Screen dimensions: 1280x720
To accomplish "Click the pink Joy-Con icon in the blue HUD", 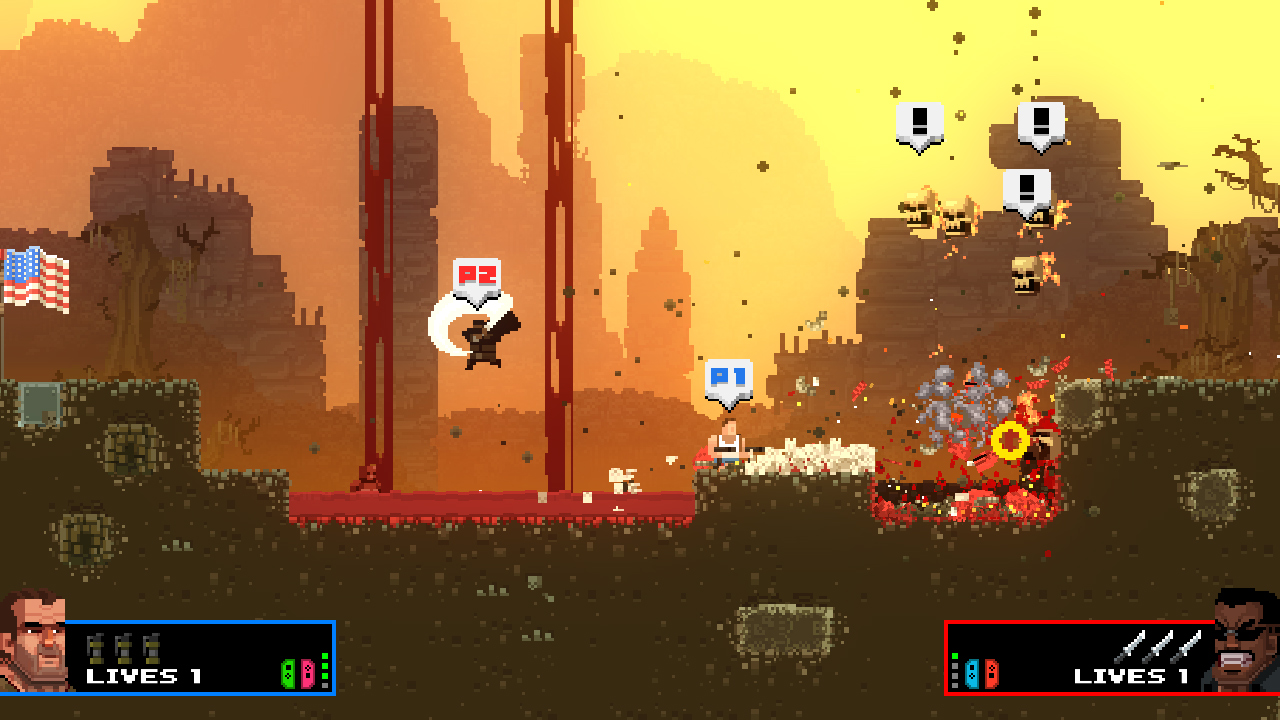I will click(x=305, y=672).
